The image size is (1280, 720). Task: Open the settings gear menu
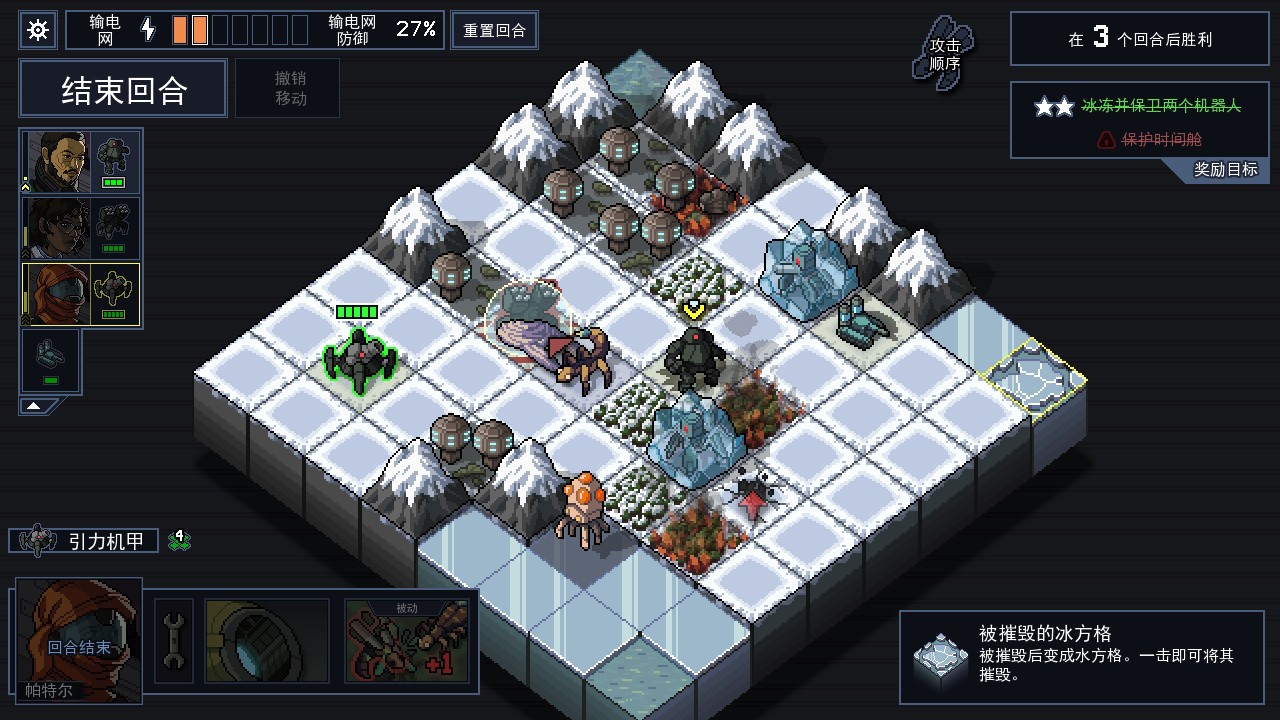[x=37, y=30]
